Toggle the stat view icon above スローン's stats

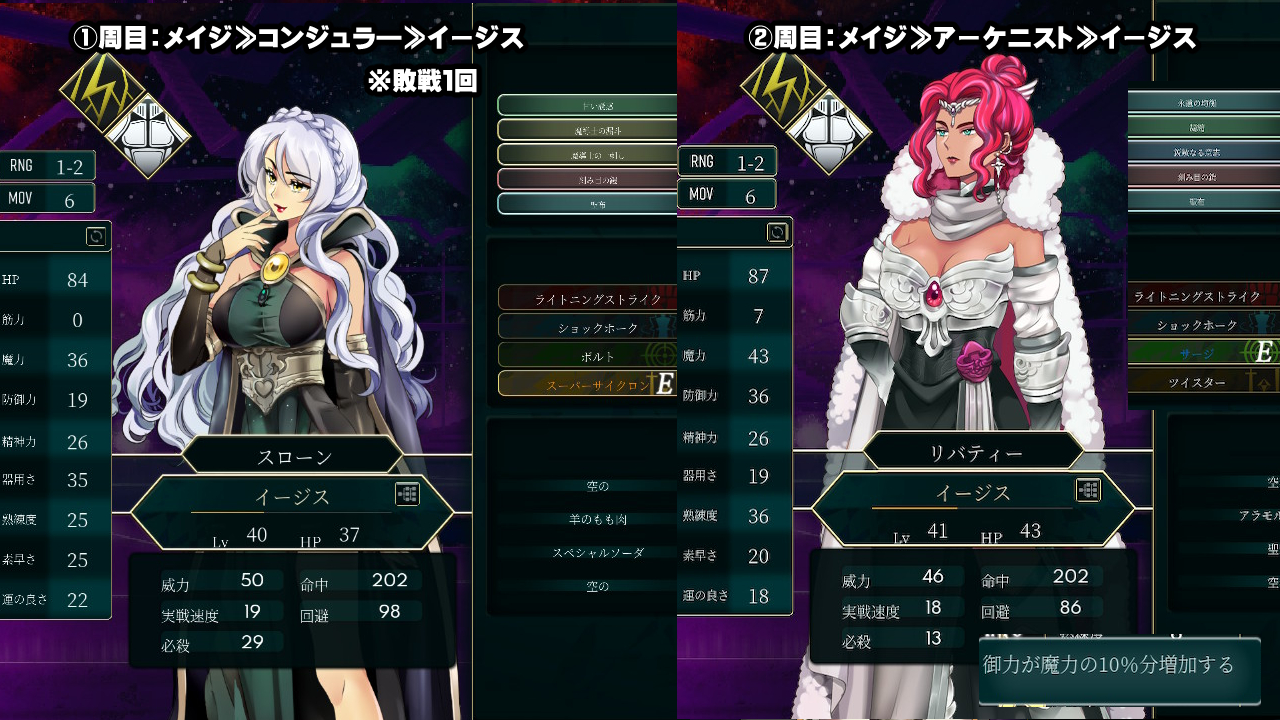pyautogui.click(x=96, y=236)
